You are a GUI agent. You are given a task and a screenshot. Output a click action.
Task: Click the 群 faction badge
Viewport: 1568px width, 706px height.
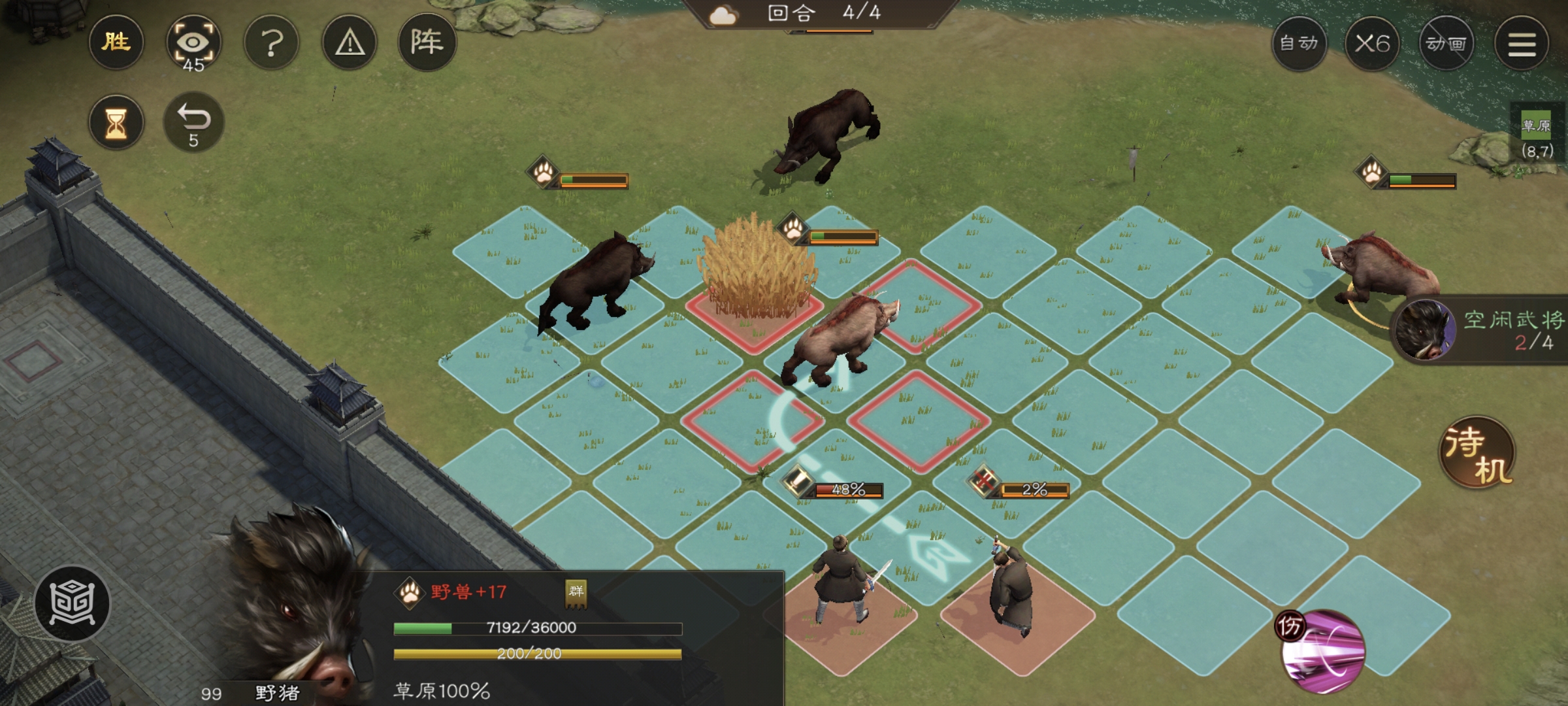(x=576, y=592)
